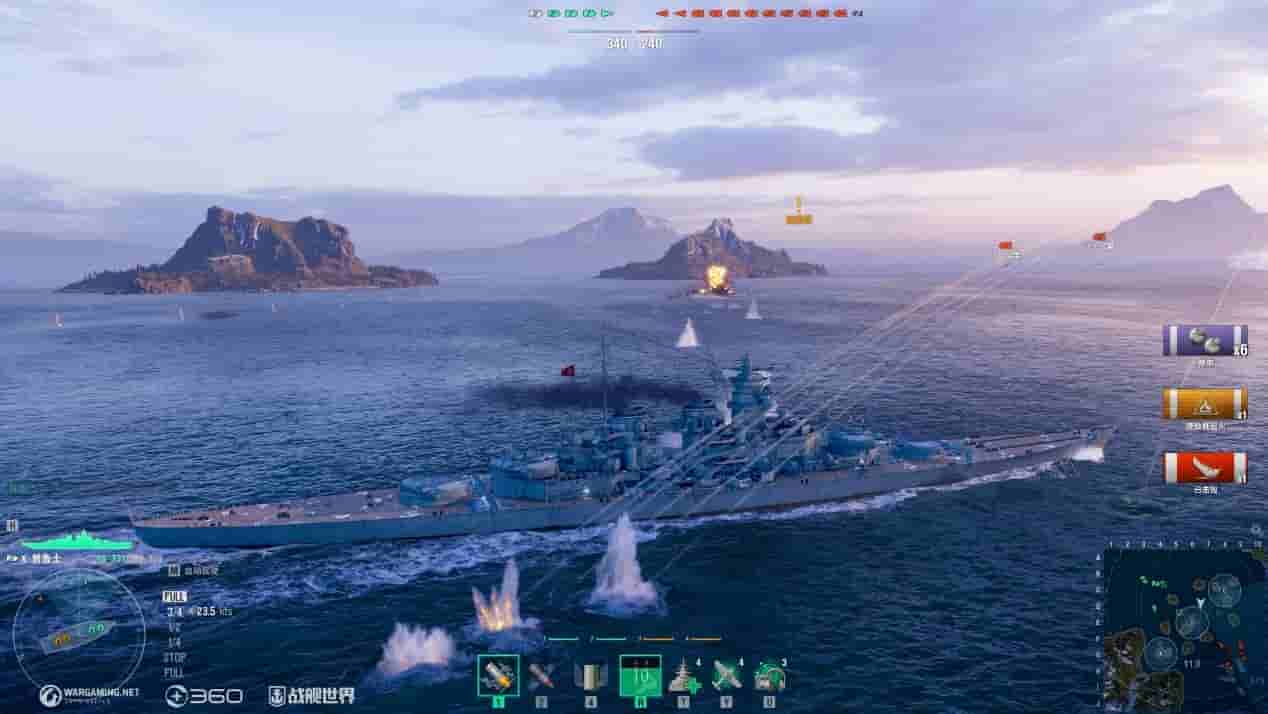The image size is (1268, 714).
Task: Click the orange ribbon badge
Action: [x=1204, y=404]
